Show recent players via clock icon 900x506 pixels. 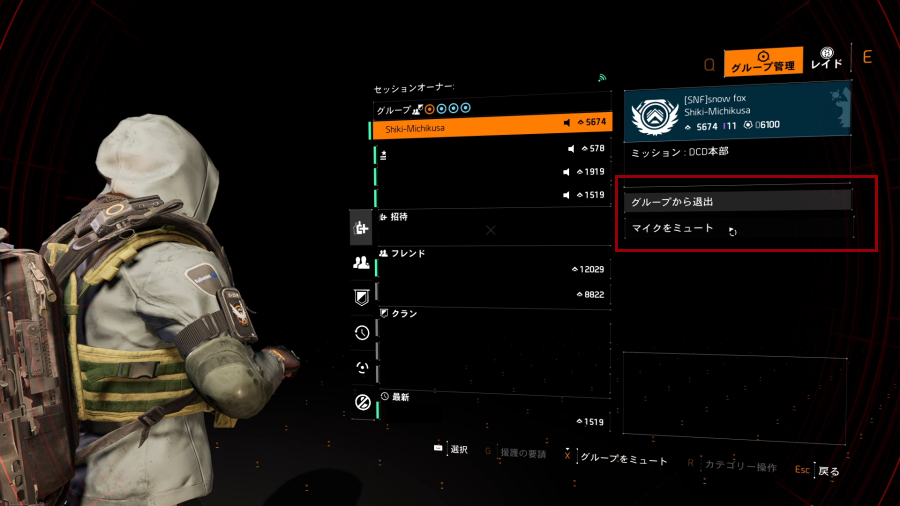(x=362, y=333)
